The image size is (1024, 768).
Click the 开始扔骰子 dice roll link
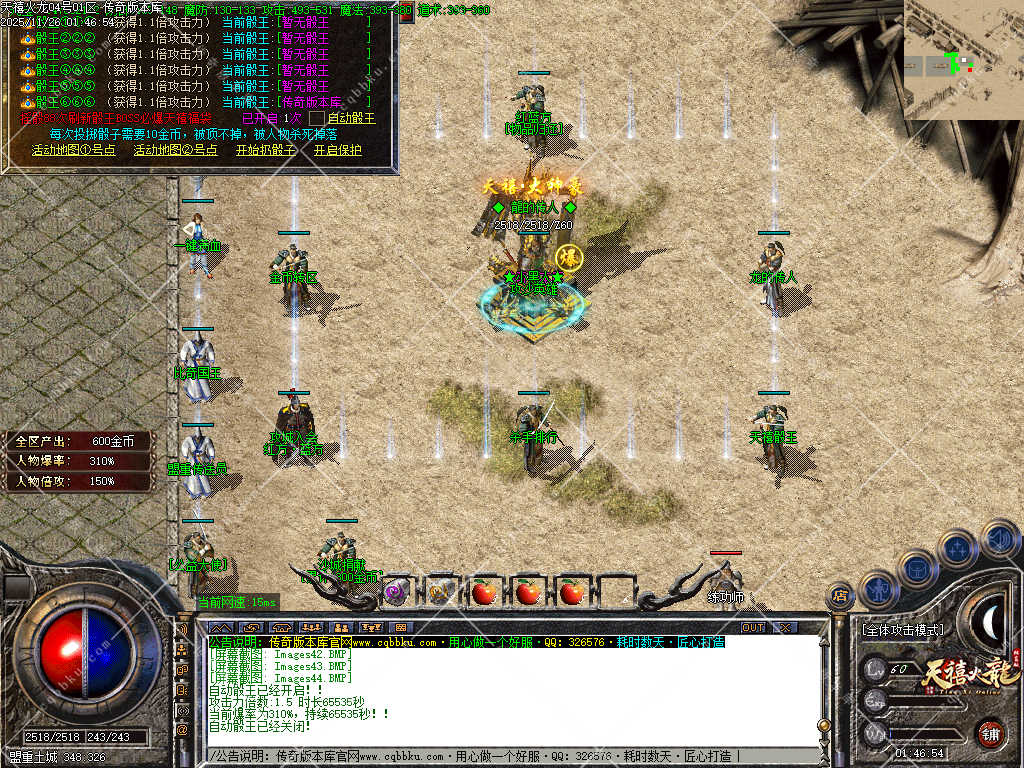[266, 150]
